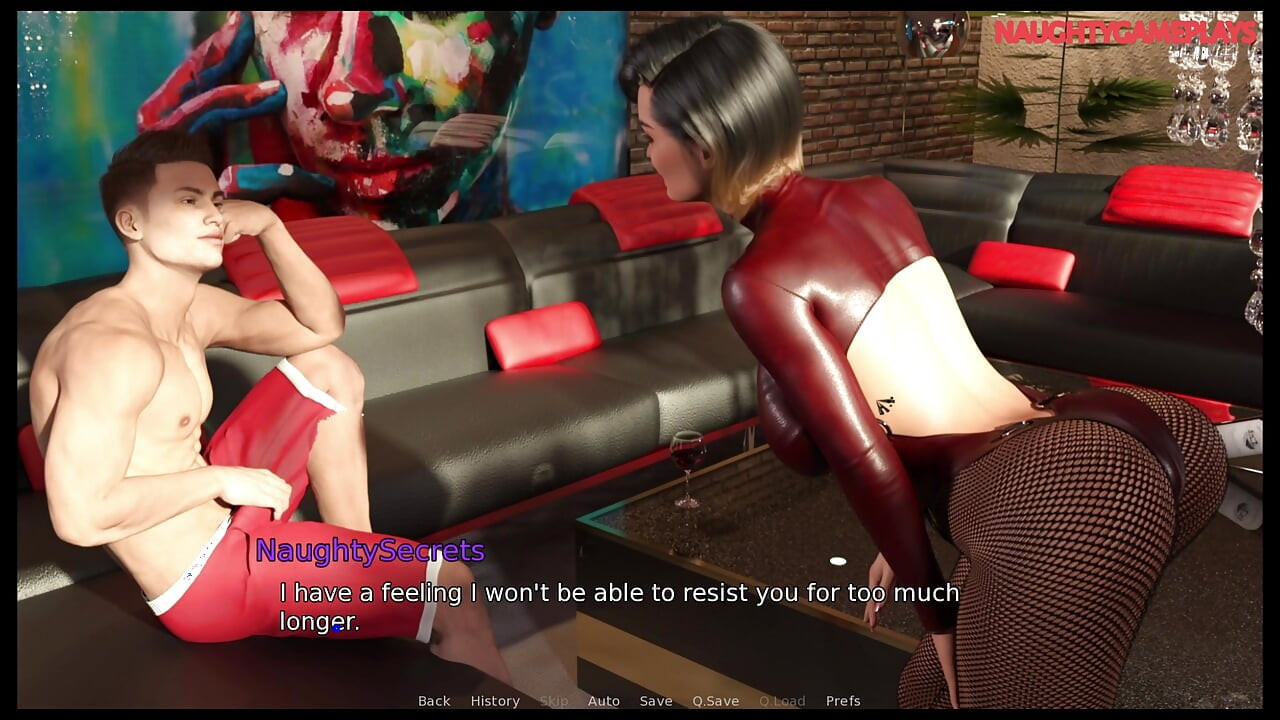
Task: Open preferences through Prefs
Action: point(844,701)
